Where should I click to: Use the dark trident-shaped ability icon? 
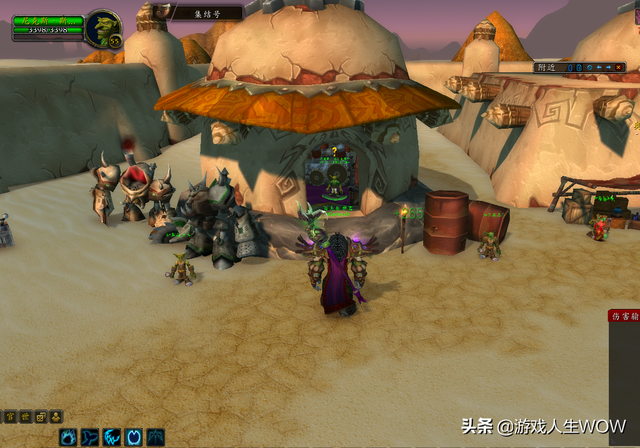click(156, 437)
